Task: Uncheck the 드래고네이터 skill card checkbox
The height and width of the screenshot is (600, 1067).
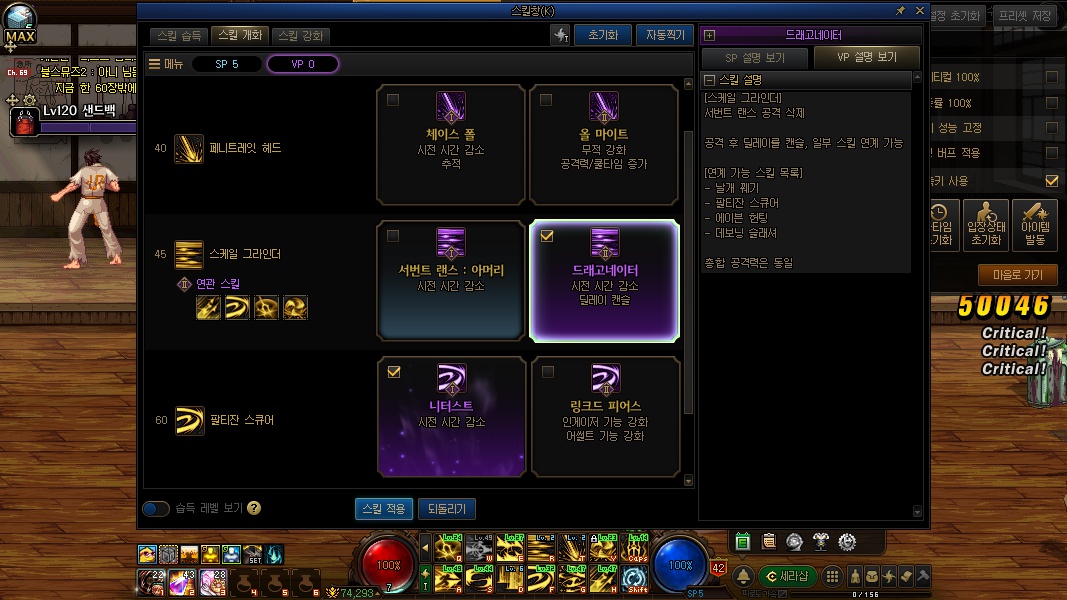Action: coord(546,236)
